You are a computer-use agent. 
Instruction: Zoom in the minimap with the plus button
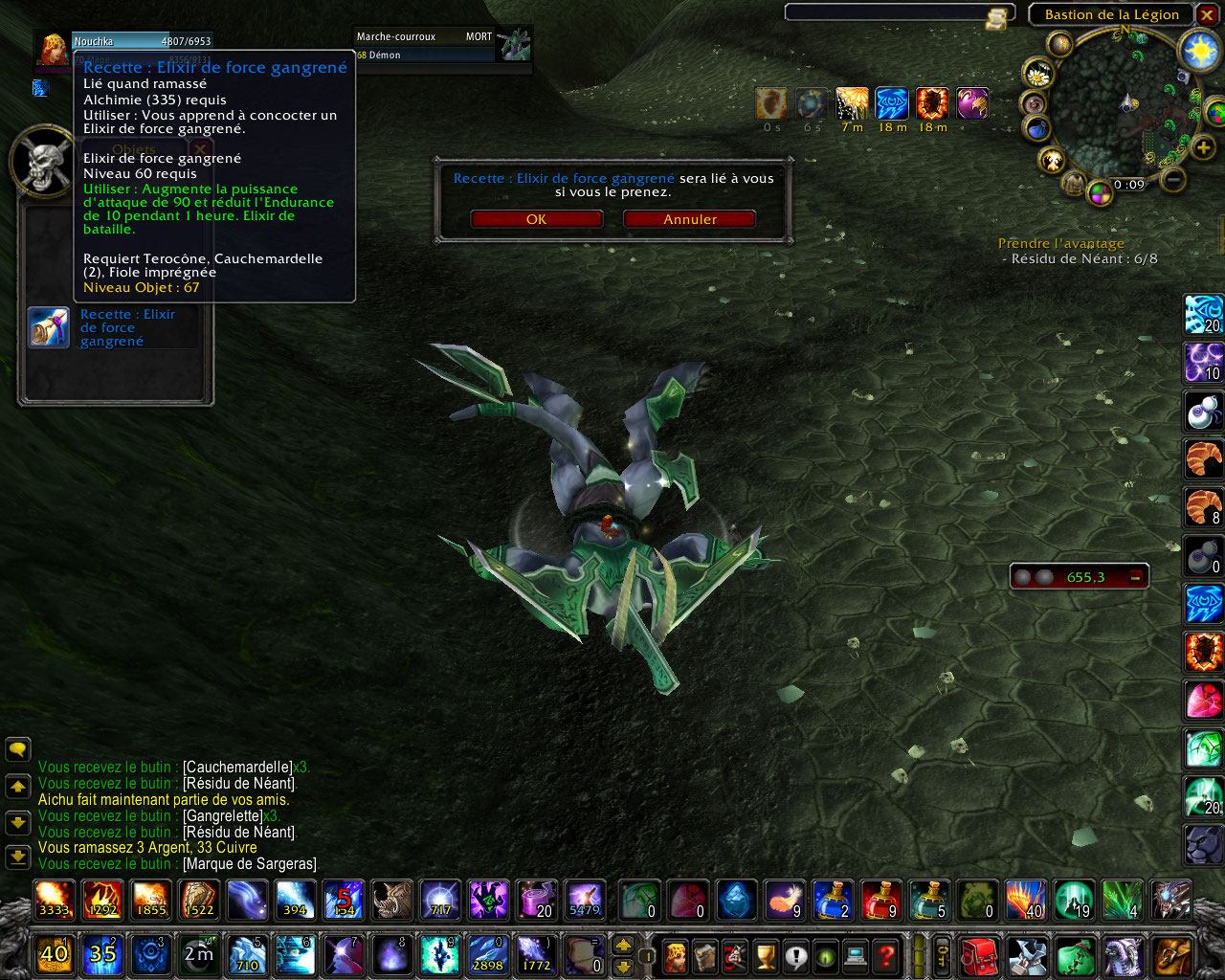coord(1203,146)
